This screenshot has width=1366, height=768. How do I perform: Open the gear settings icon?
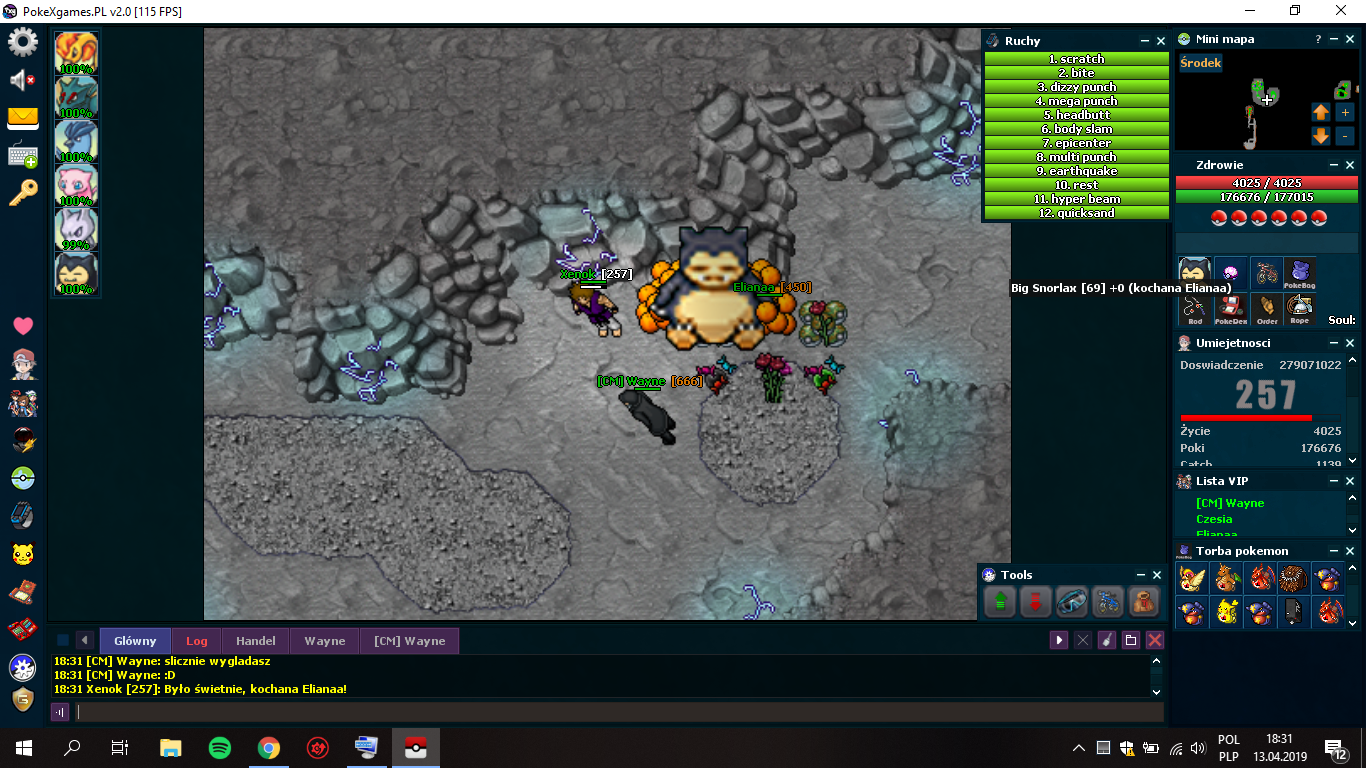pyautogui.click(x=23, y=42)
